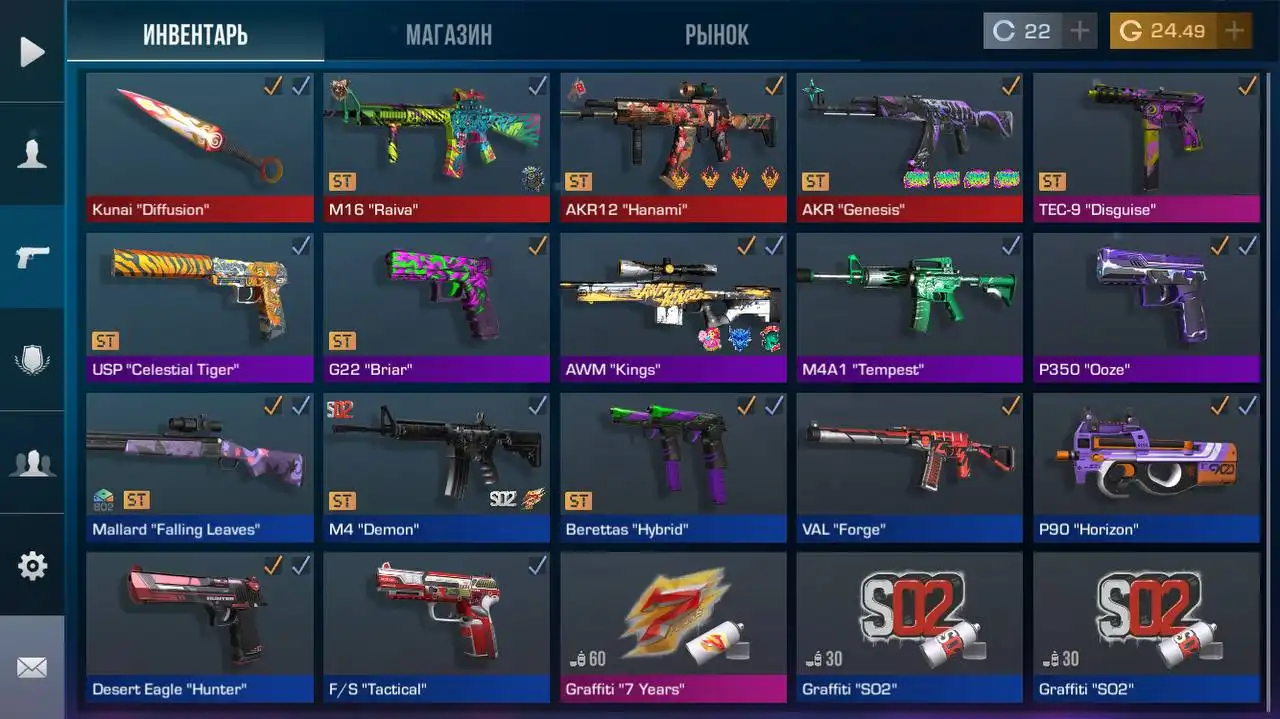This screenshot has height=719, width=1280.
Task: Open the settings gear icon
Action: point(32,566)
